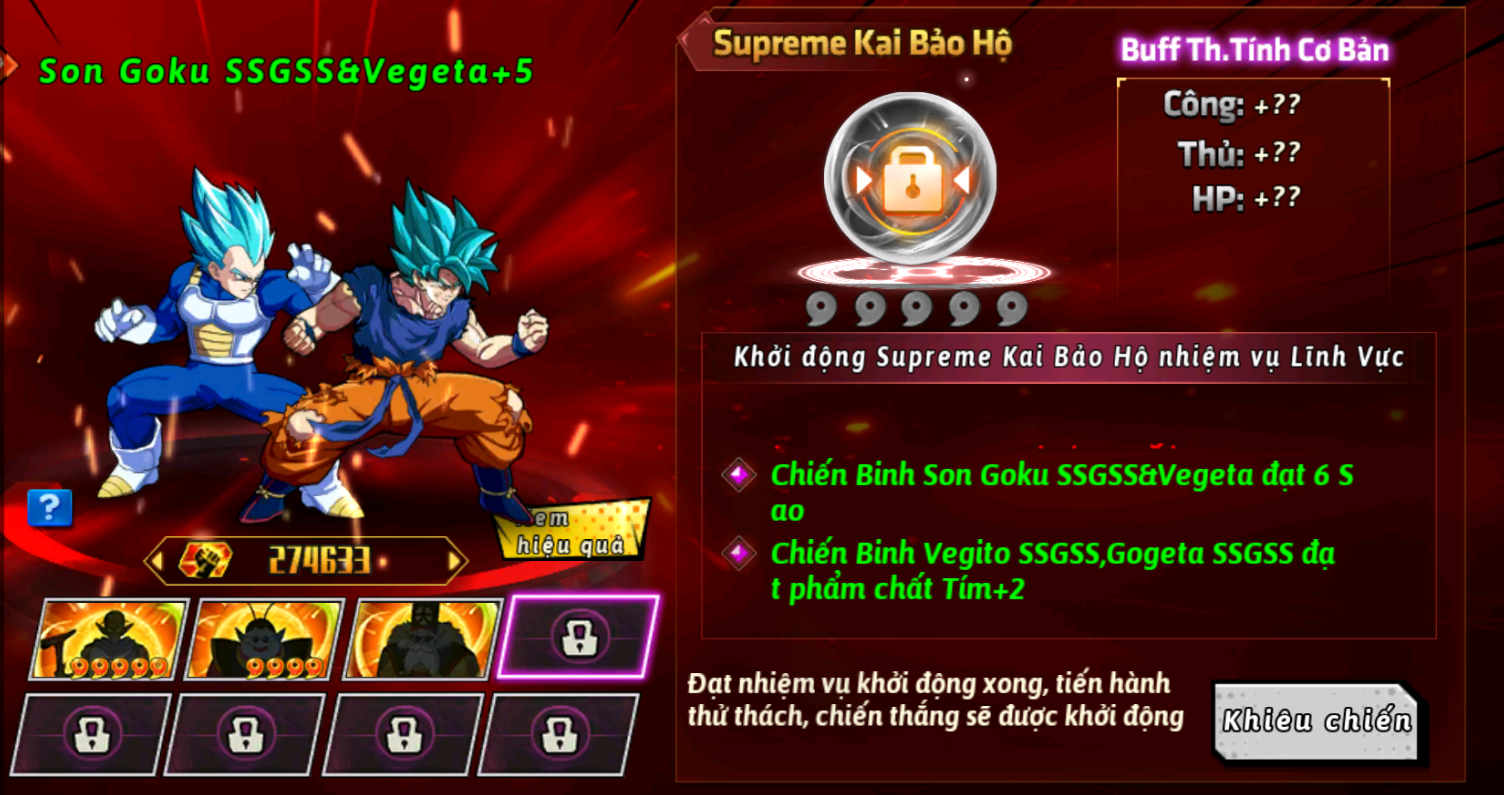The height and width of the screenshot is (795, 1504).
Task: Select the antennae silhouette tile
Action: [265, 639]
